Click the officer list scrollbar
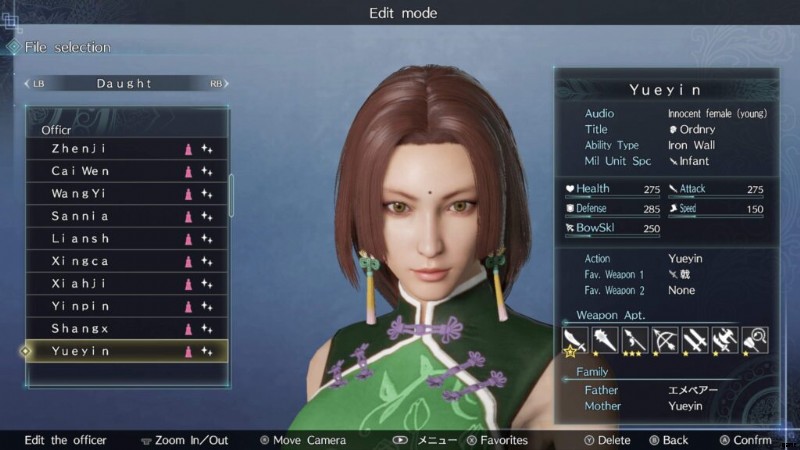This screenshot has height=450, width=800. tap(232, 195)
